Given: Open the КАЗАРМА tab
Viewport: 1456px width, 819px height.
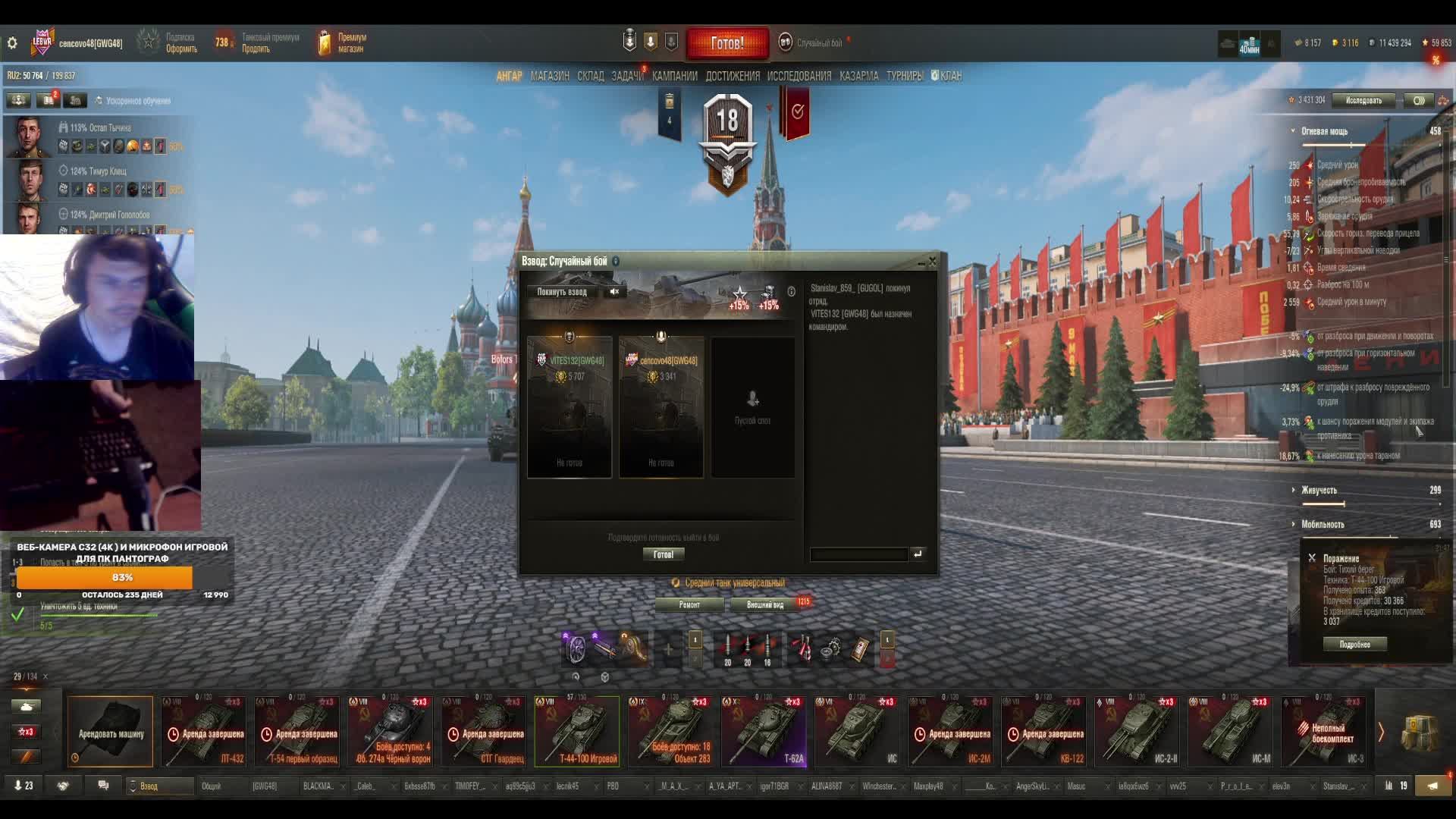Looking at the screenshot, I should pos(858,76).
